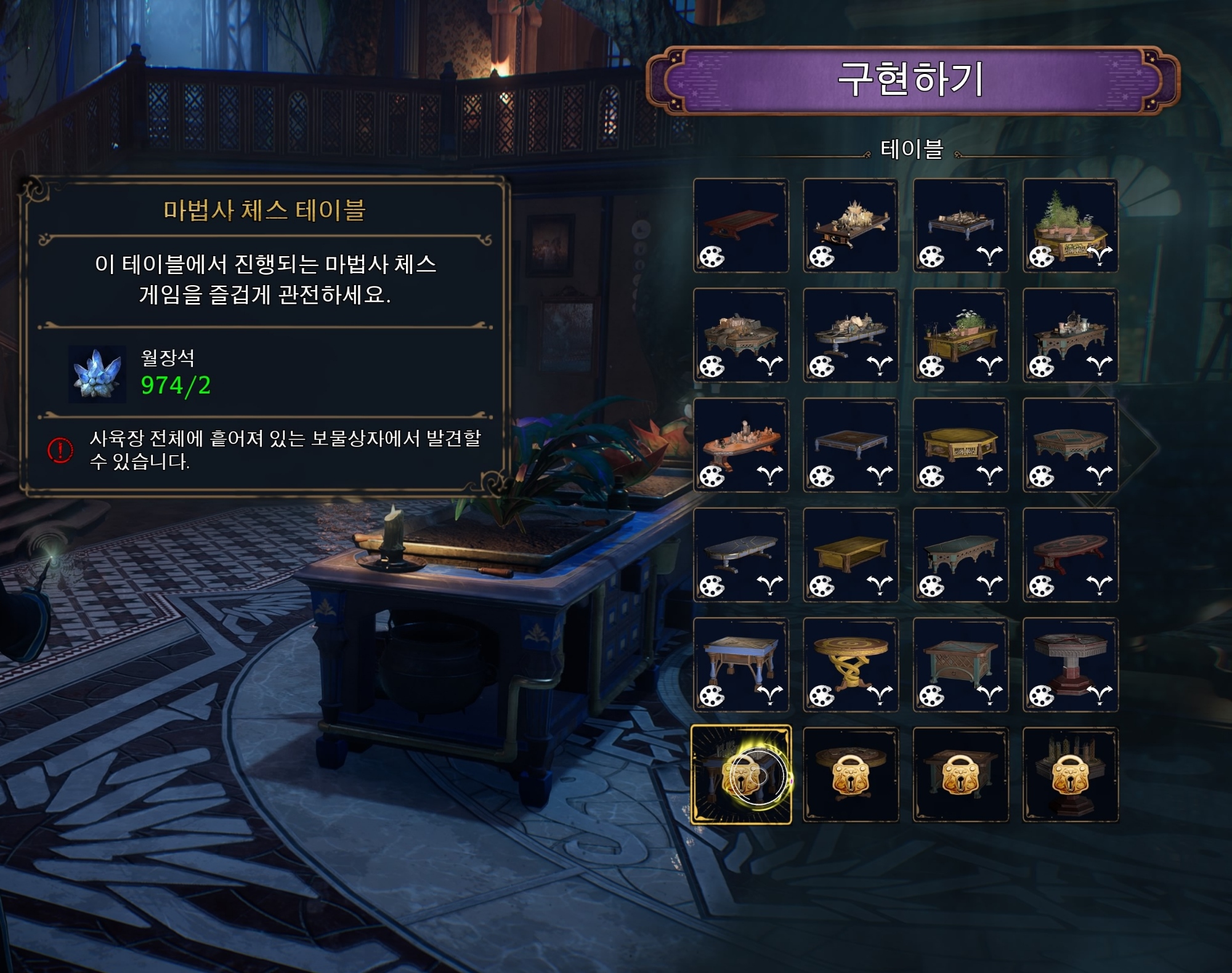
Task: Select the round golden twisted-leg table
Action: point(851,664)
